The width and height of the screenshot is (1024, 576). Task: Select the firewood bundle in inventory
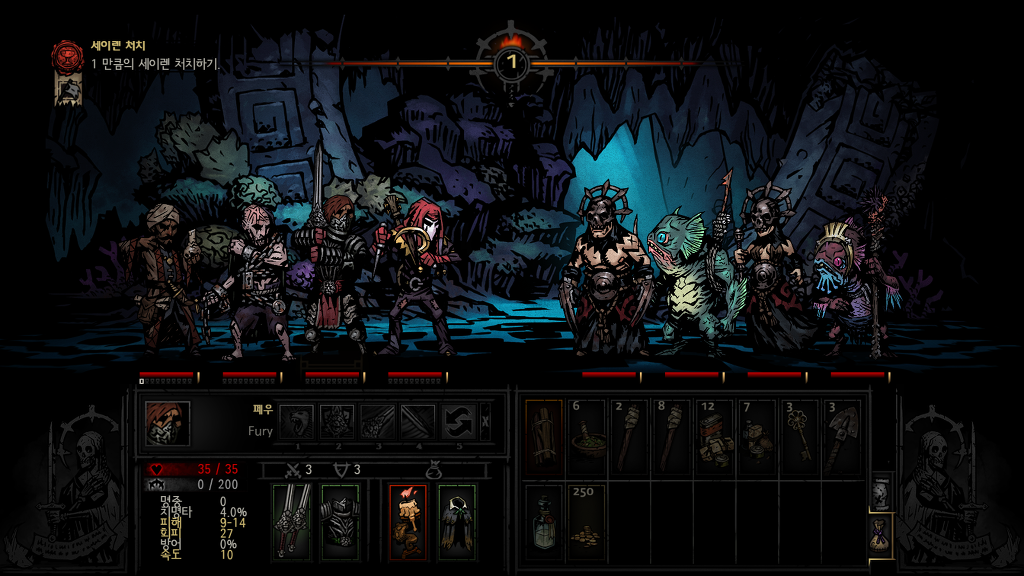coord(544,437)
